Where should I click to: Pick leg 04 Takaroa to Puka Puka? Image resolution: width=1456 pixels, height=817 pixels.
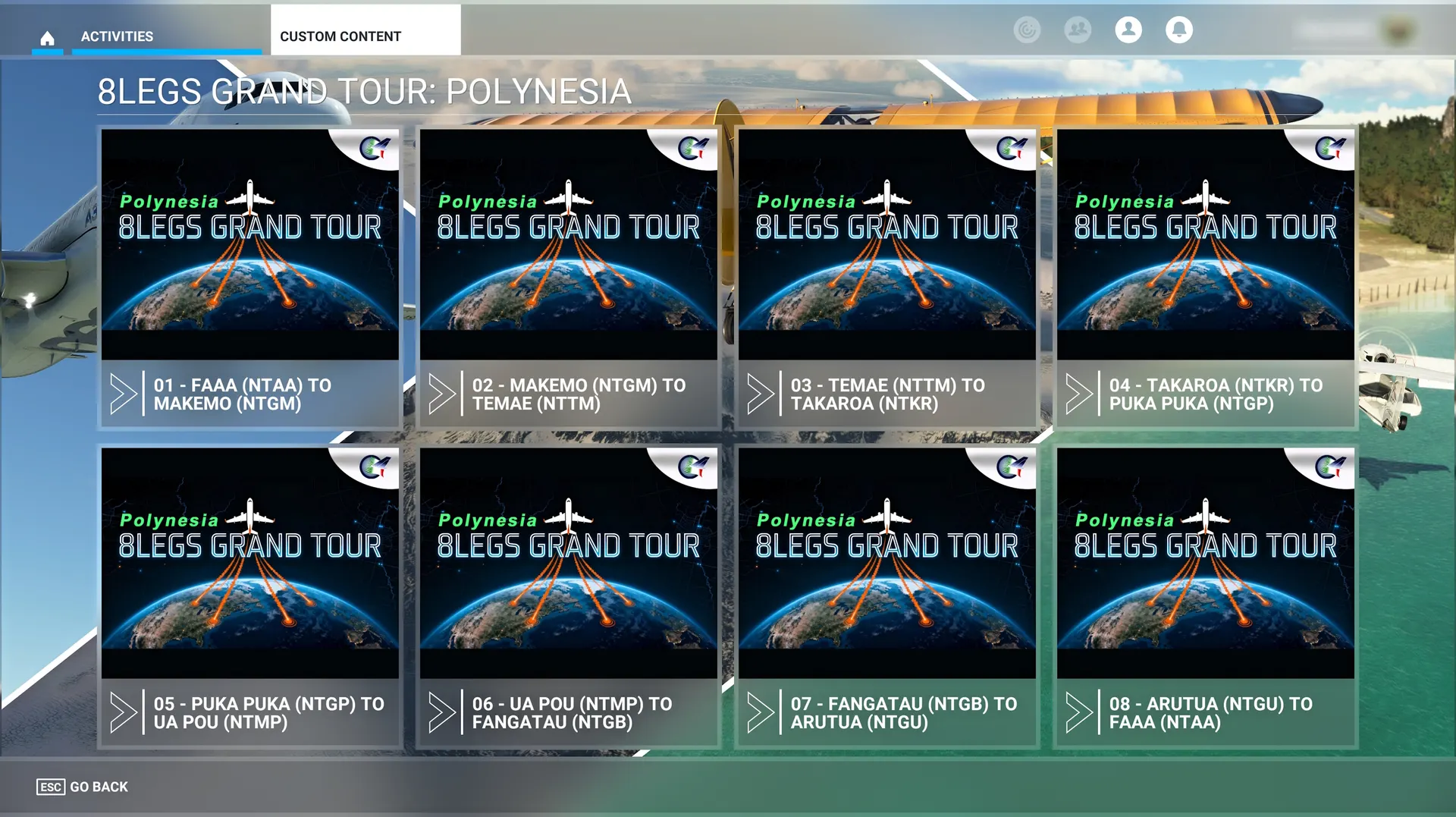[x=1205, y=278]
